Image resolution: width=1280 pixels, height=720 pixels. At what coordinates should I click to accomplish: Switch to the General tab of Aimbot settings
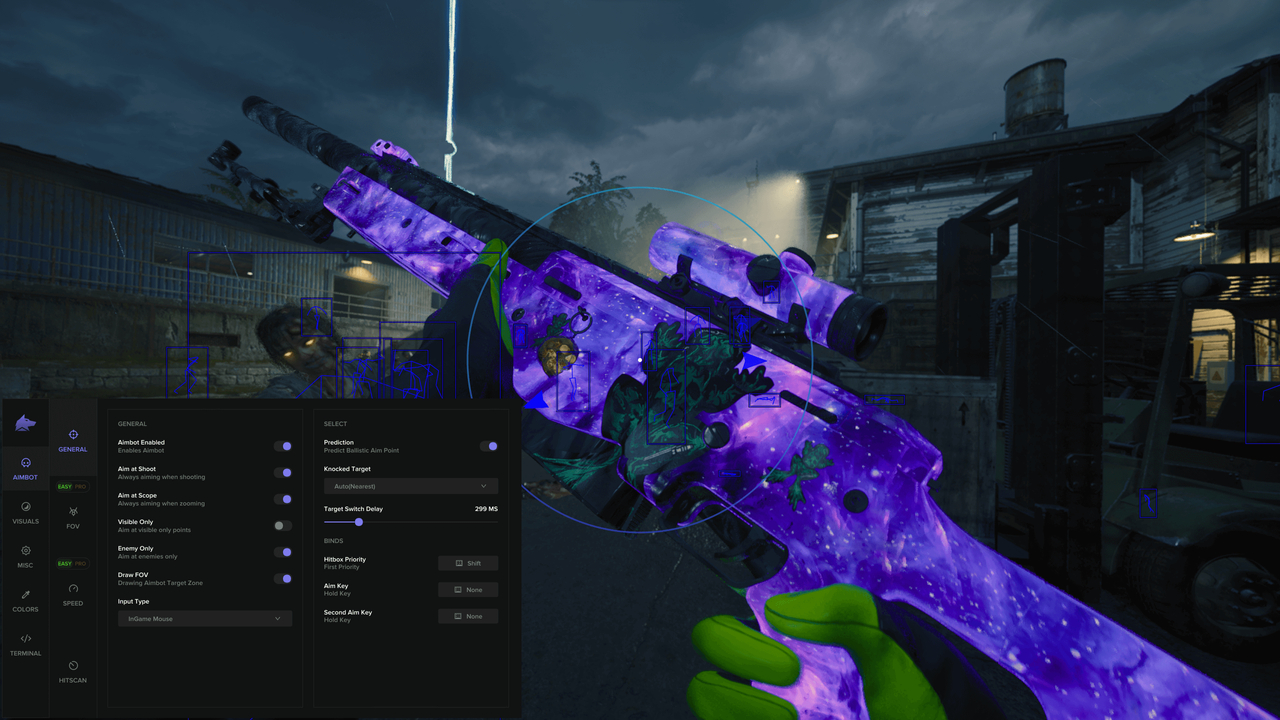point(73,441)
